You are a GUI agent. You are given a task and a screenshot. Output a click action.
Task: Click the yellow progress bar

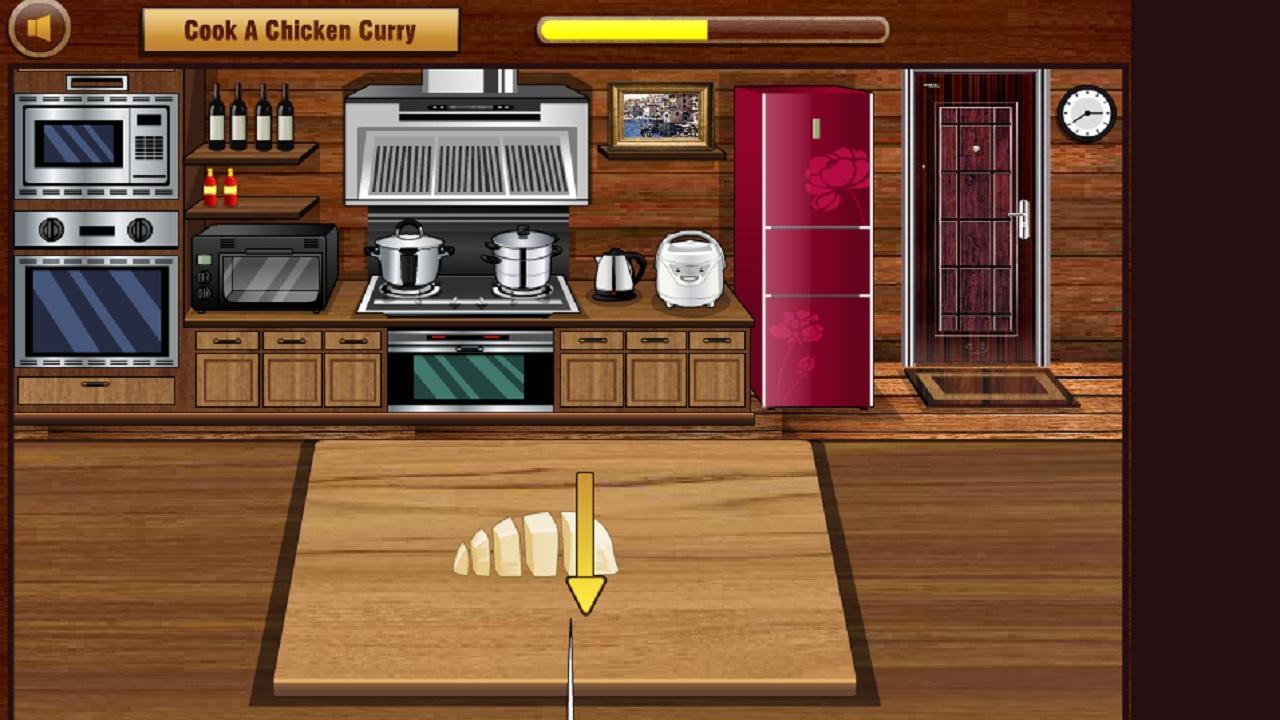(625, 30)
